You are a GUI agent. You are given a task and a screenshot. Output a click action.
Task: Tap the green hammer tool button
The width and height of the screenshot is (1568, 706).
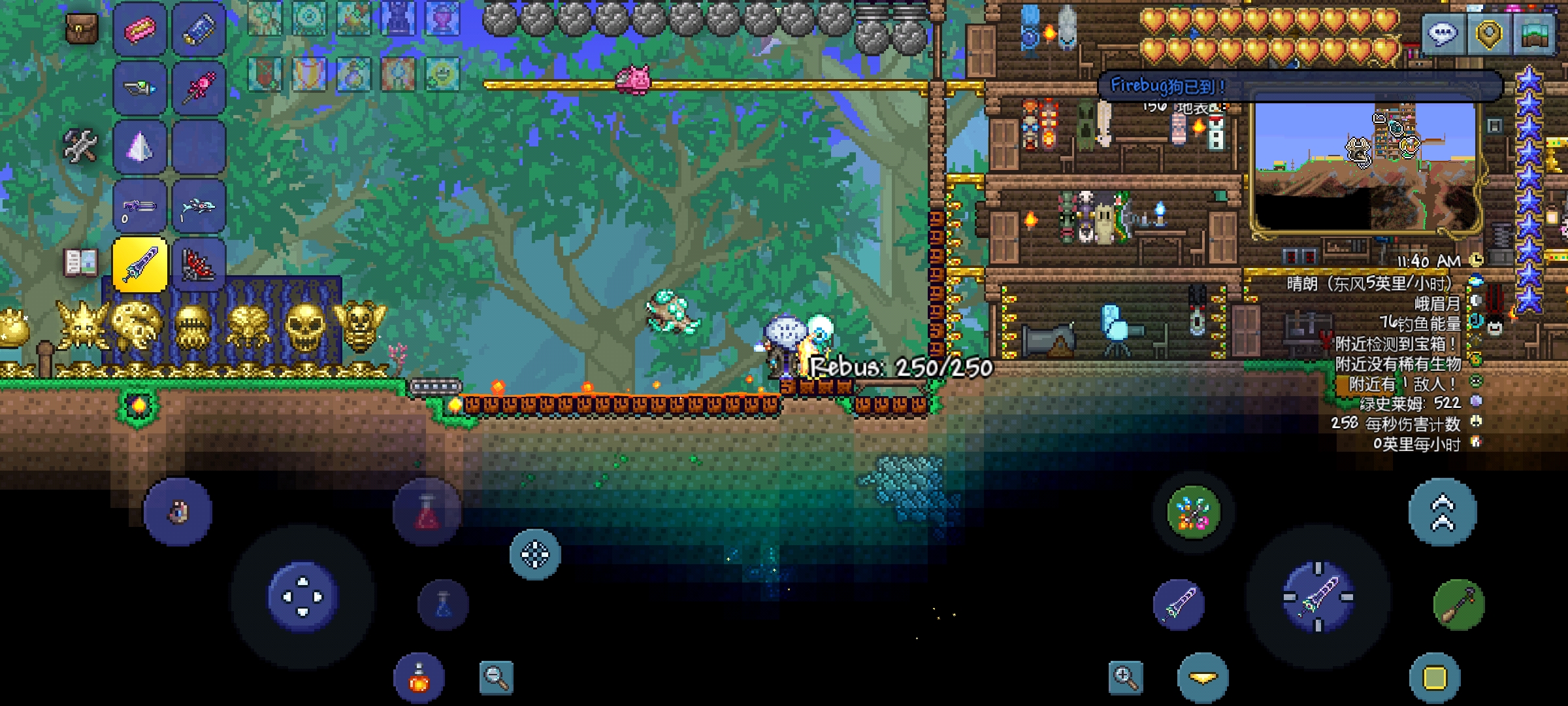click(x=1458, y=605)
